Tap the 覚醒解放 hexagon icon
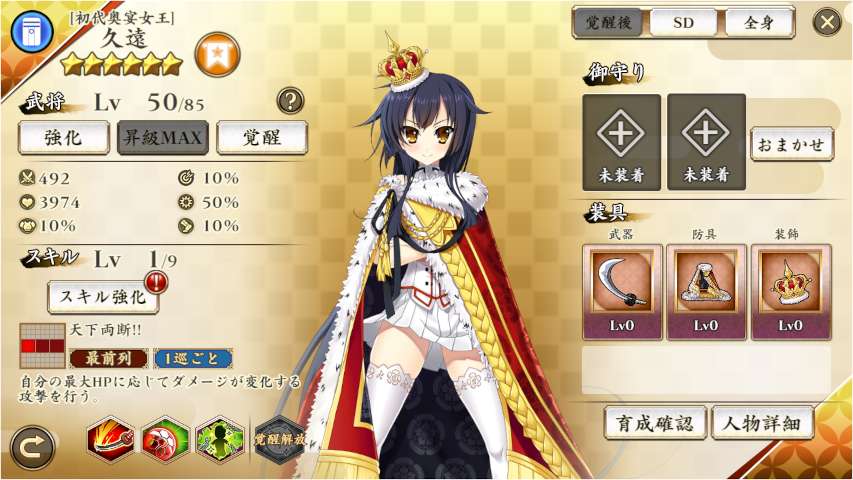853x480 pixels. click(x=279, y=438)
